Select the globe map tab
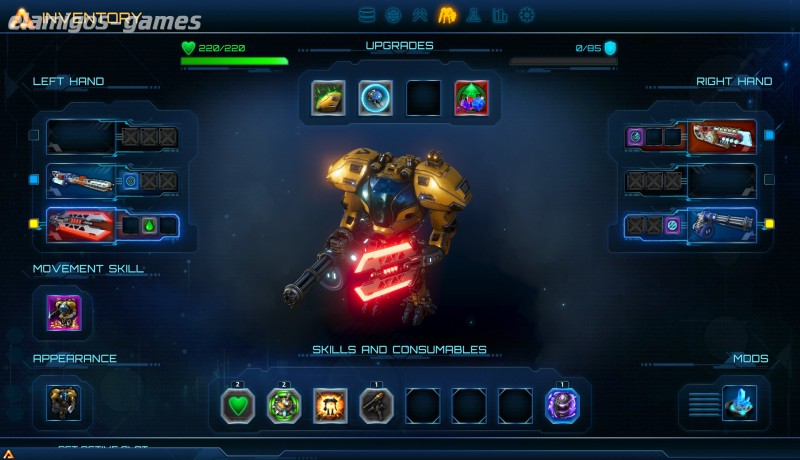 tap(393, 15)
